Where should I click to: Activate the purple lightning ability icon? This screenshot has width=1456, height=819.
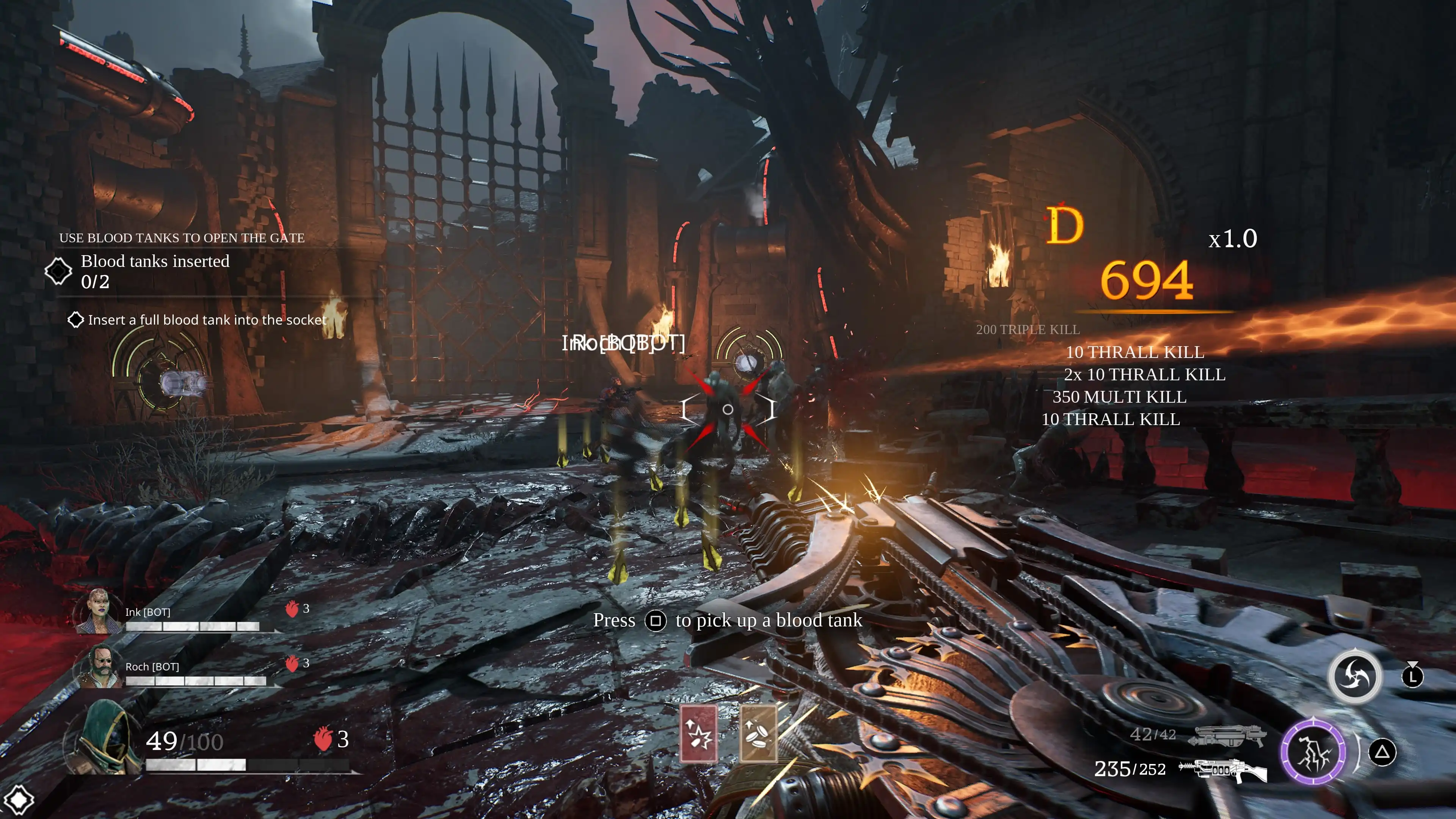tap(1312, 752)
